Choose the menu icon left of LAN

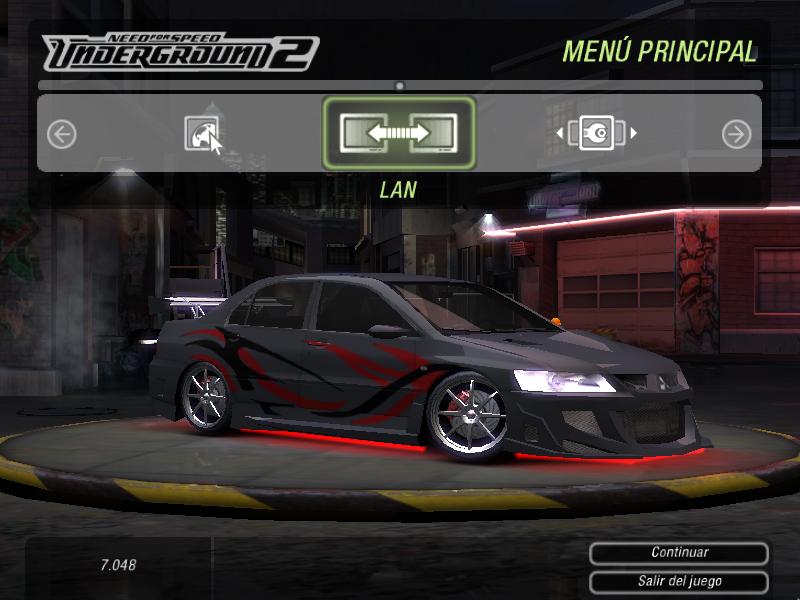coord(201,134)
